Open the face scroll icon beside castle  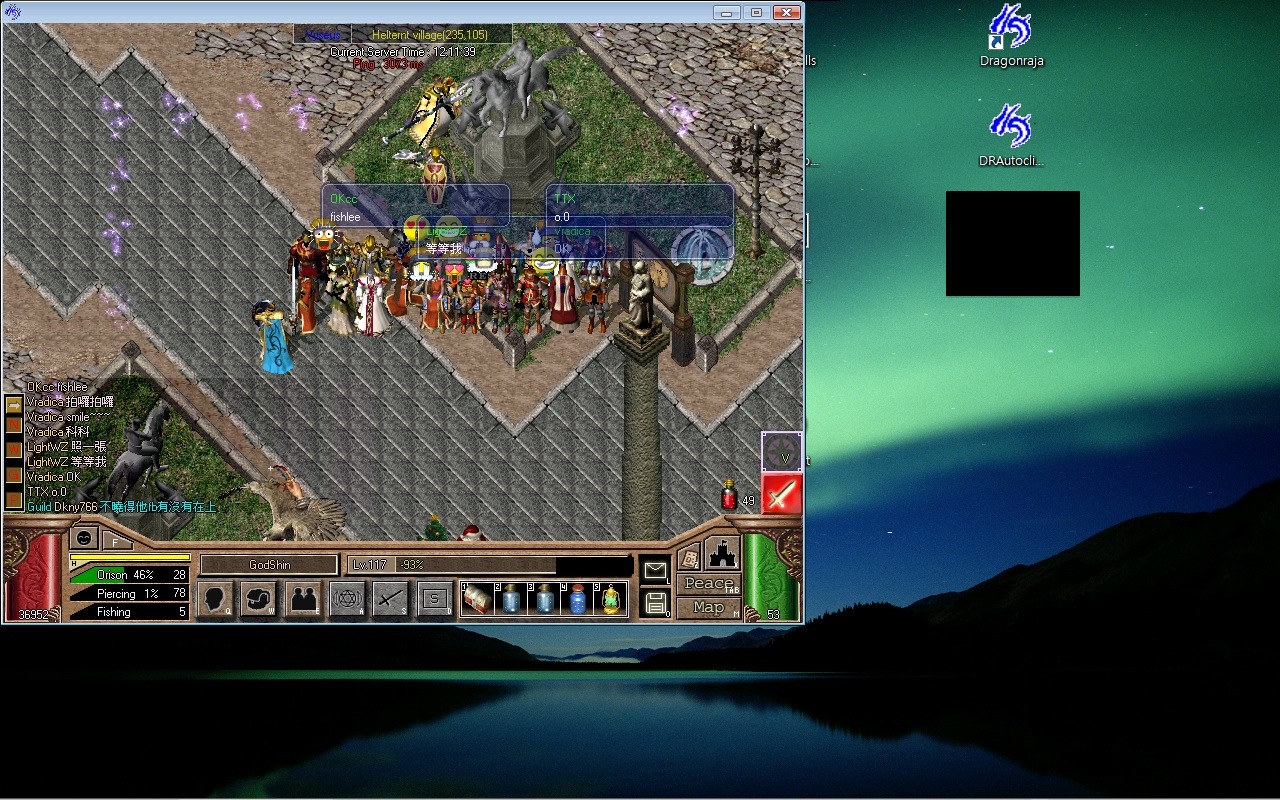[x=688, y=558]
